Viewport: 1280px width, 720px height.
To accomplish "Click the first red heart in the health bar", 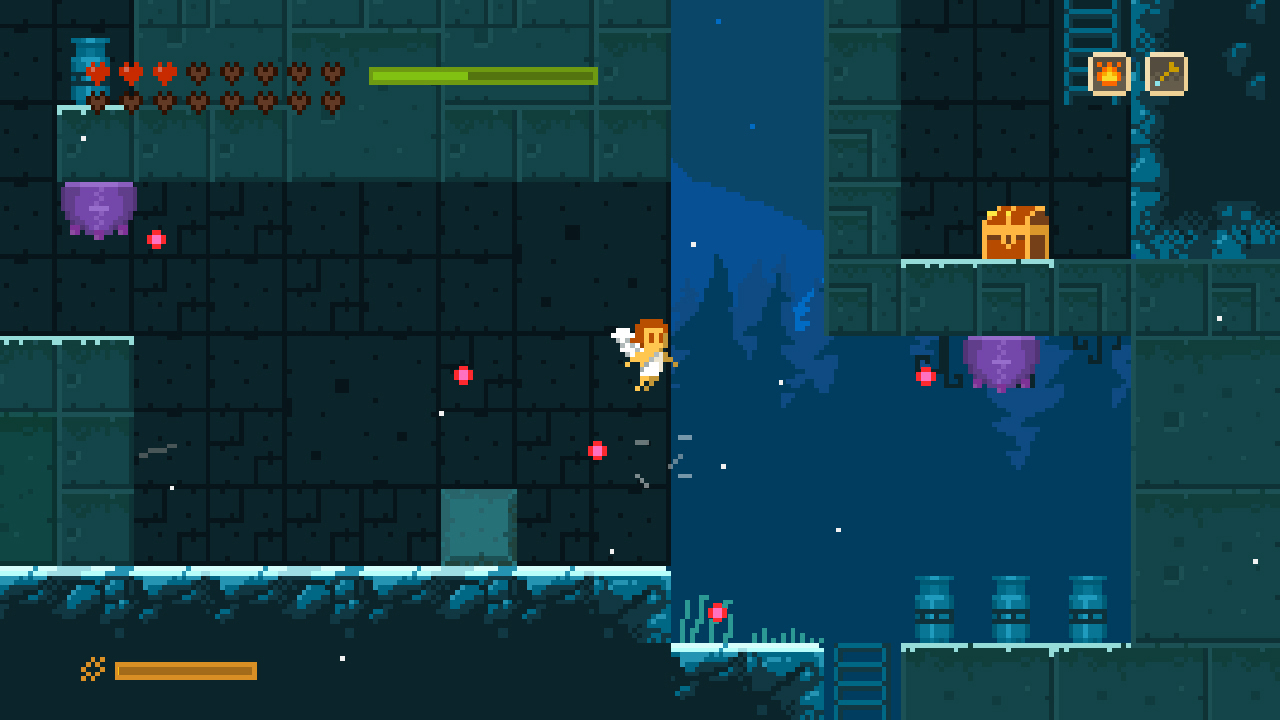I will [x=99, y=73].
